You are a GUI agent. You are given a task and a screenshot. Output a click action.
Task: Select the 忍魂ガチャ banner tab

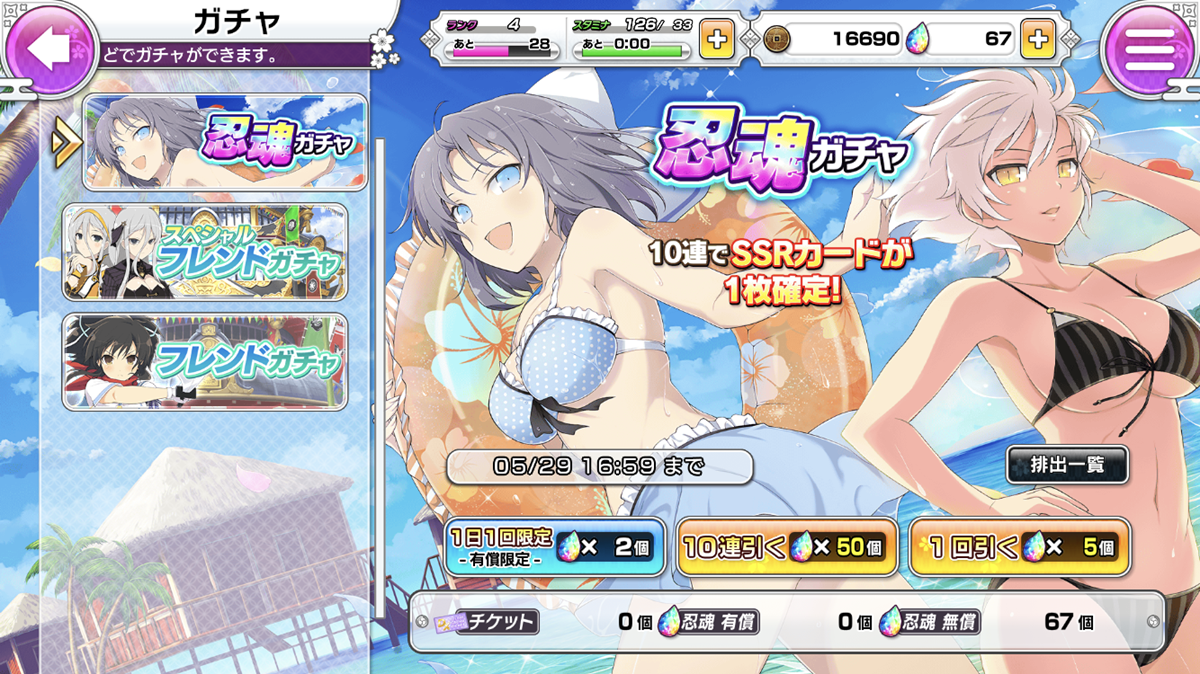tap(225, 143)
